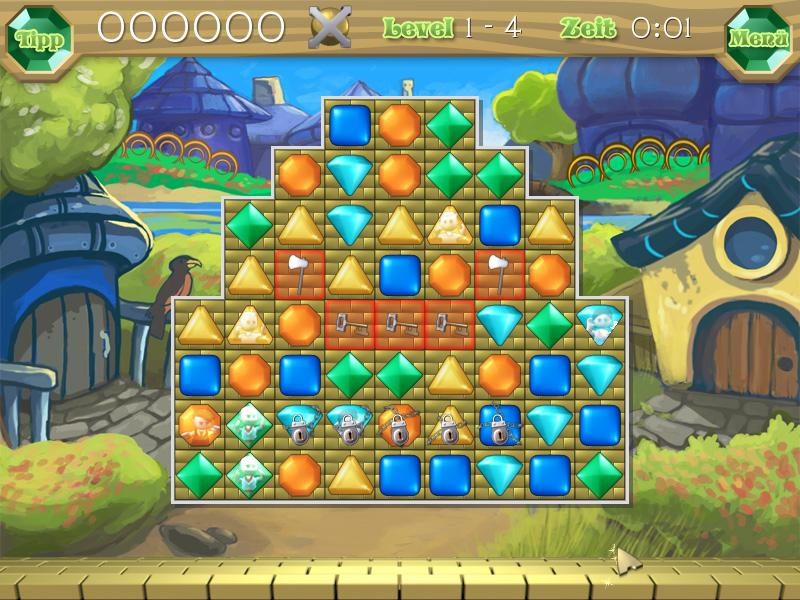Choose the chained blue square gem

tap(499, 425)
